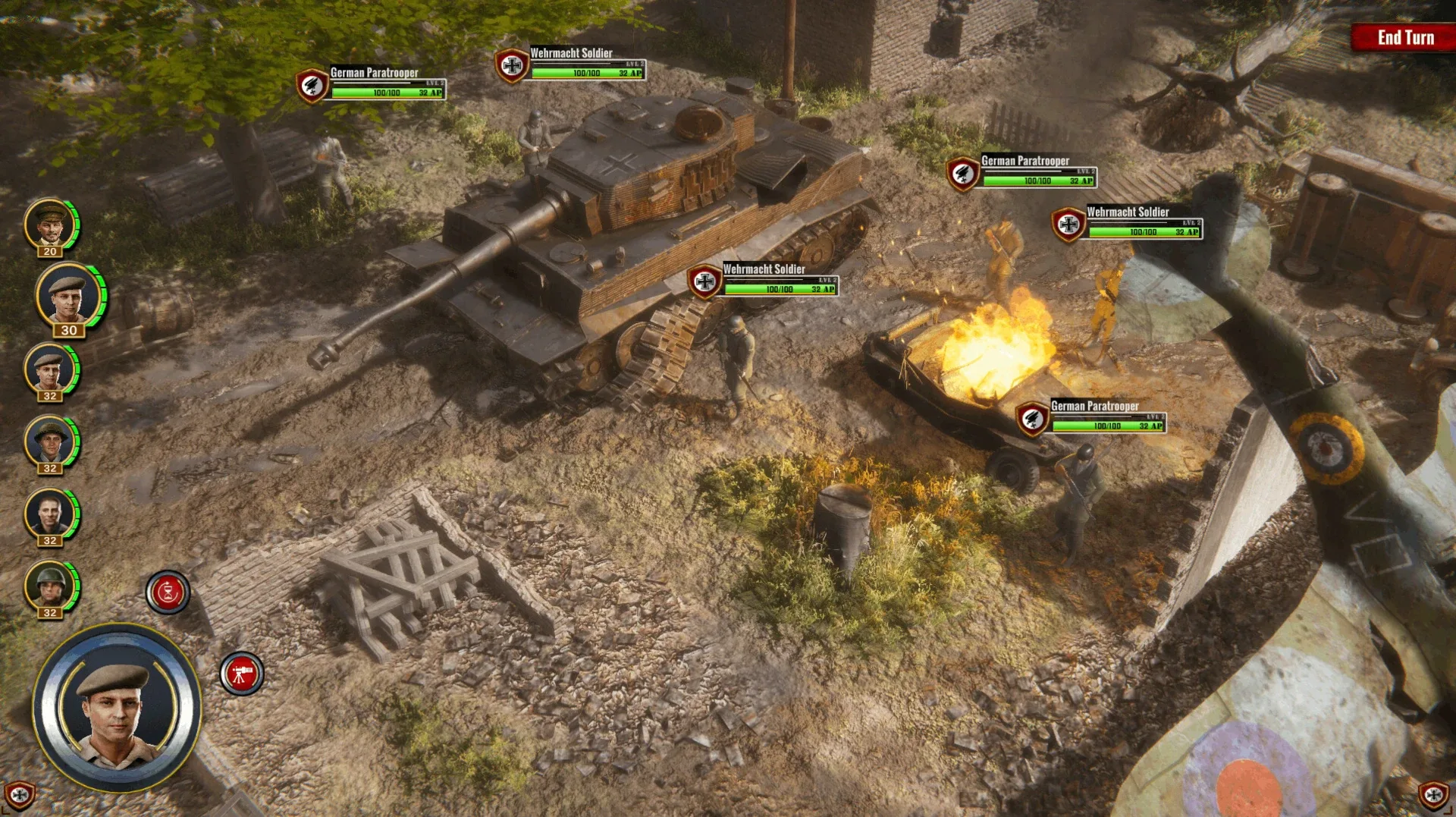
Task: Select the officer portrait with peaked cap
Action: [50, 225]
